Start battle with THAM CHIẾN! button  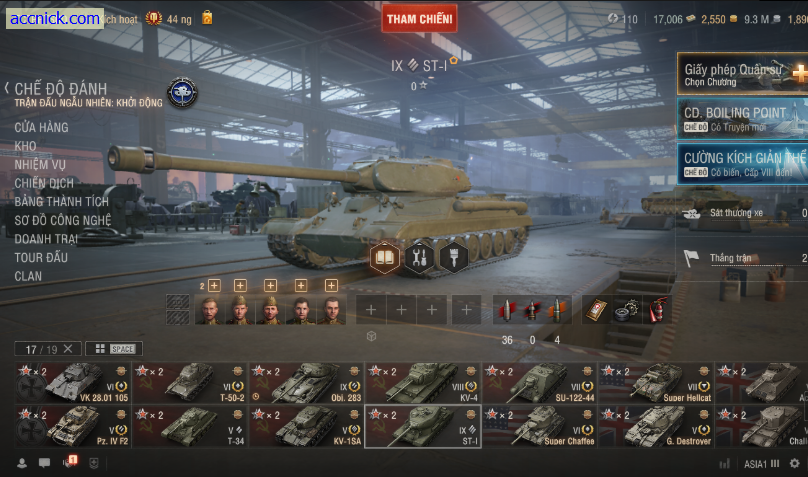419,18
